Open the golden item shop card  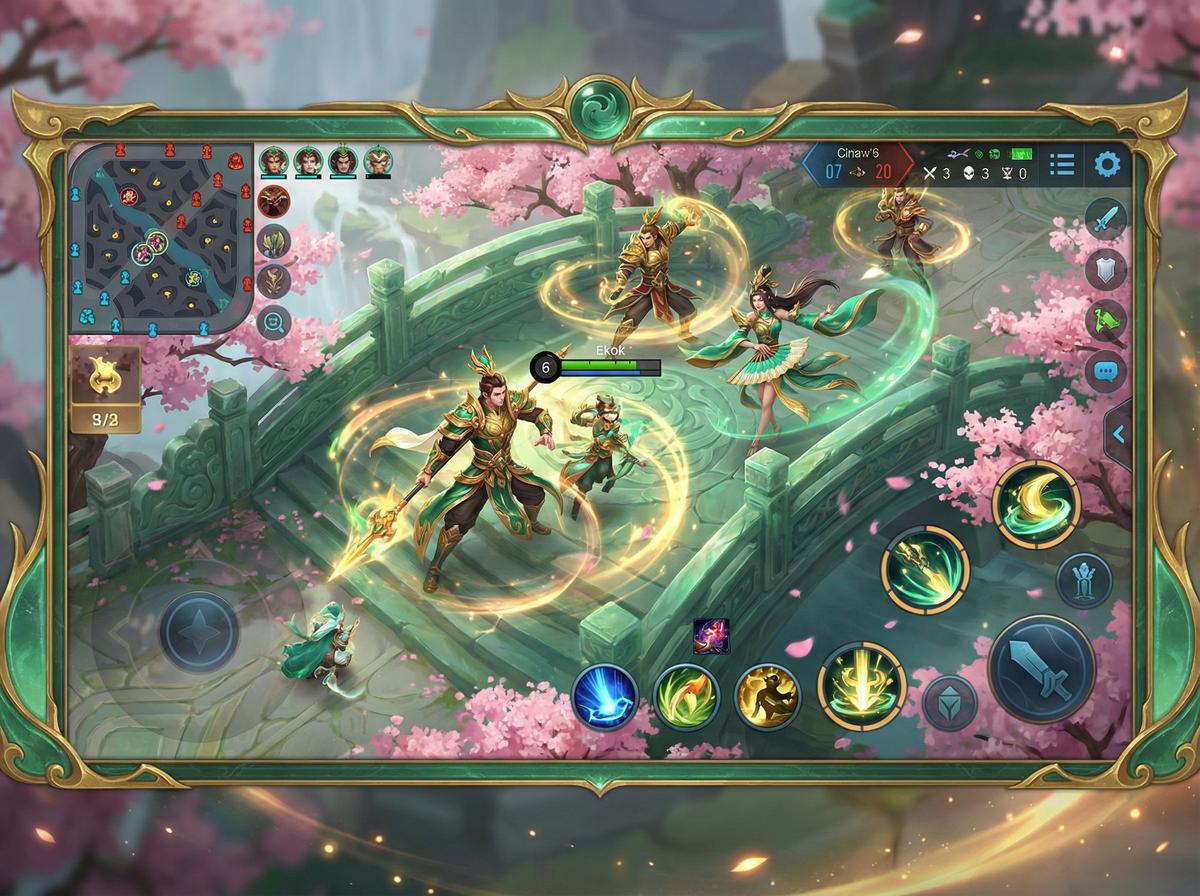pyautogui.click(x=105, y=388)
